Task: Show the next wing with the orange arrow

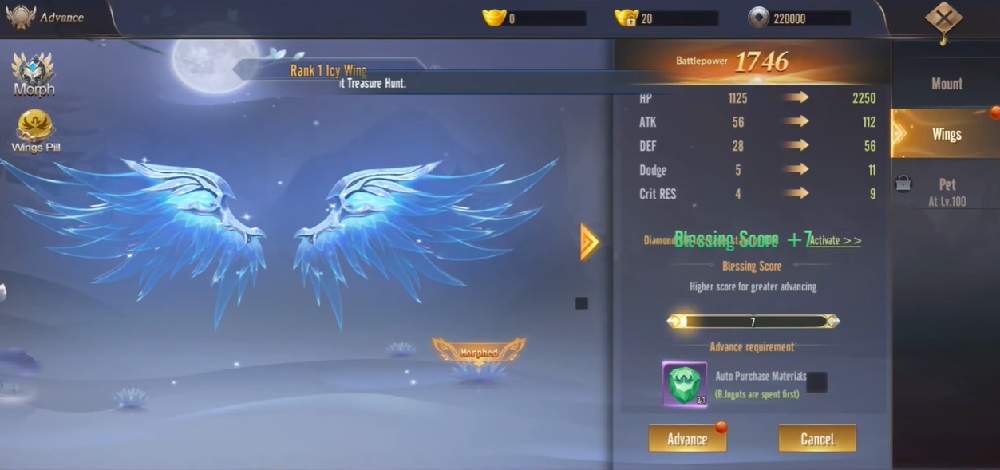Action: (x=589, y=241)
